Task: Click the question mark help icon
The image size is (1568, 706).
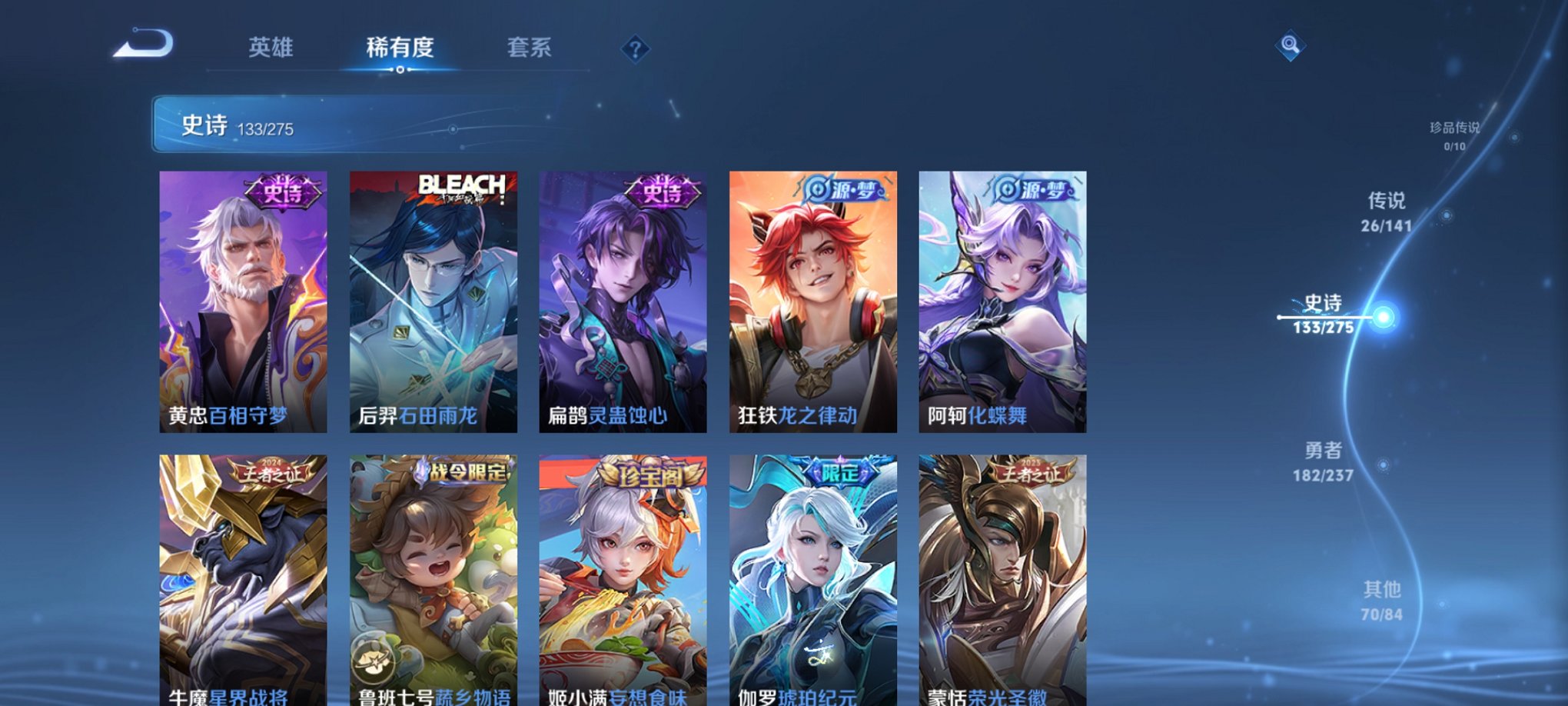Action: 634,50
